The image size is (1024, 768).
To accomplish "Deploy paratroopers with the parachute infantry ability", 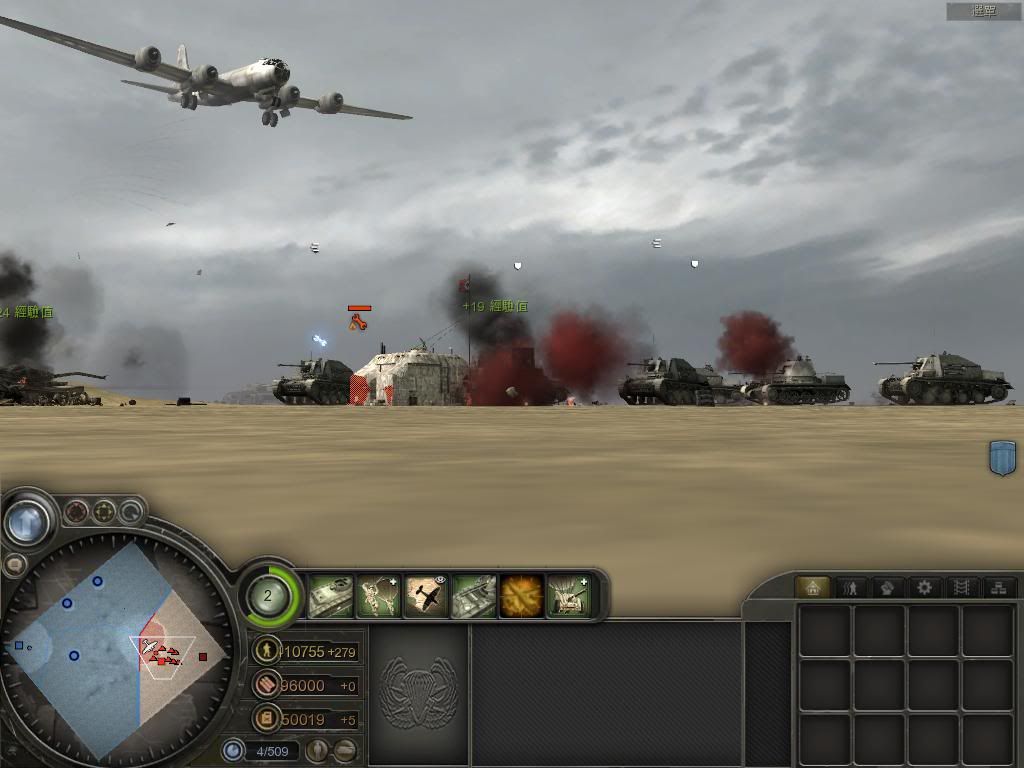I will pos(379,596).
